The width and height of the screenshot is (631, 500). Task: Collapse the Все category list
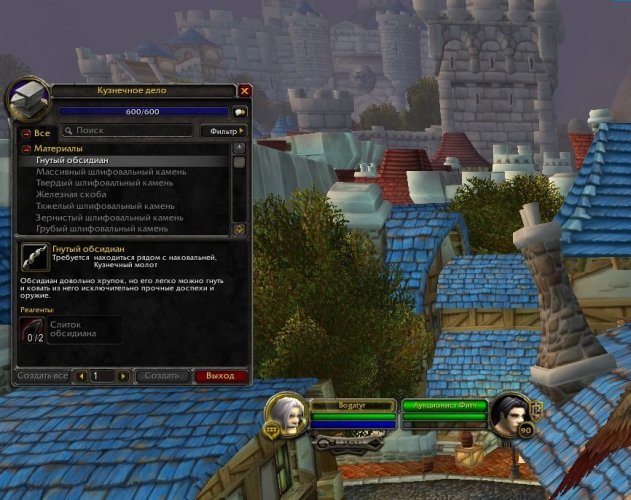(26, 132)
